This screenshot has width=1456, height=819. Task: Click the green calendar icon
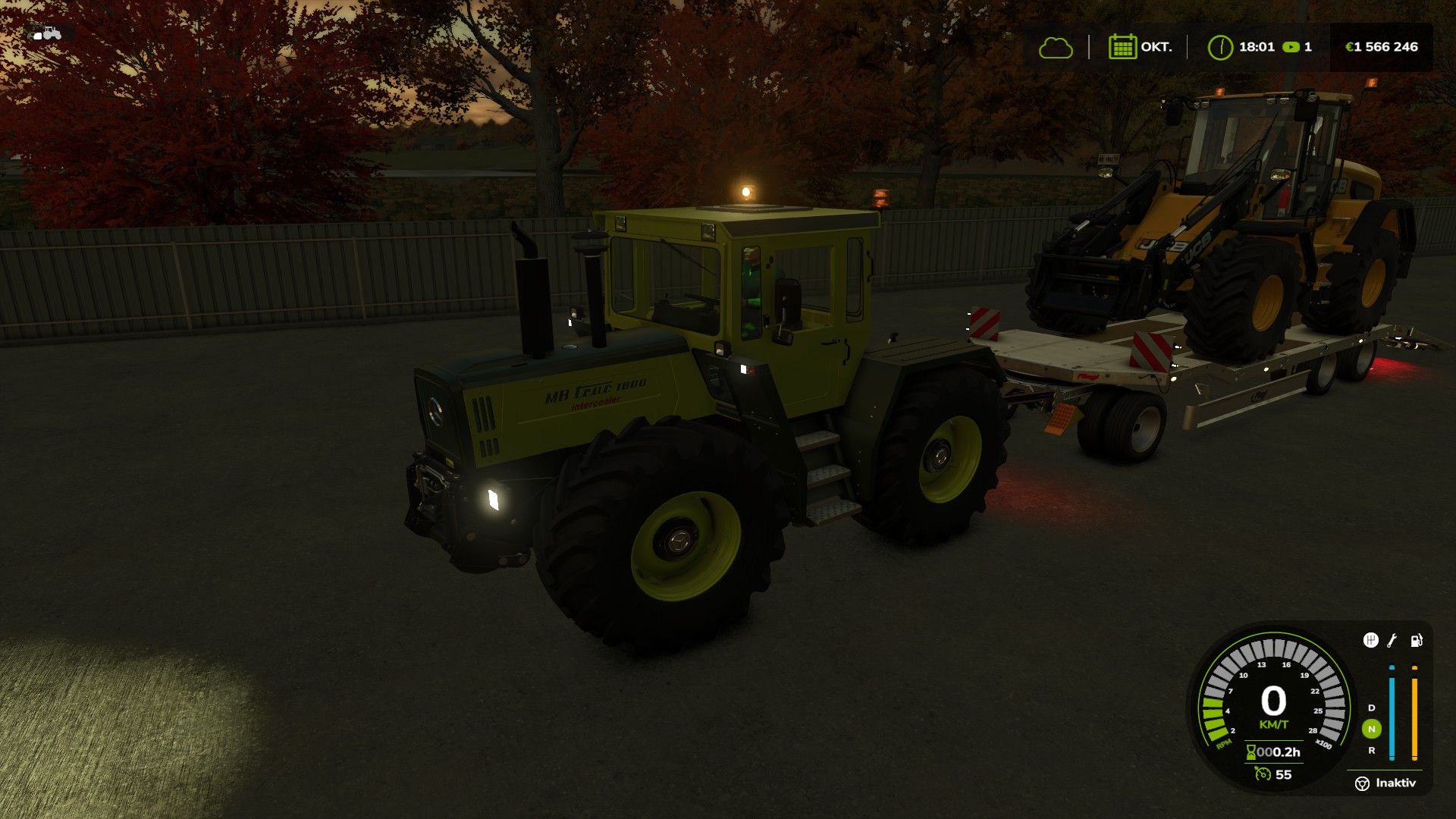coord(1122,47)
